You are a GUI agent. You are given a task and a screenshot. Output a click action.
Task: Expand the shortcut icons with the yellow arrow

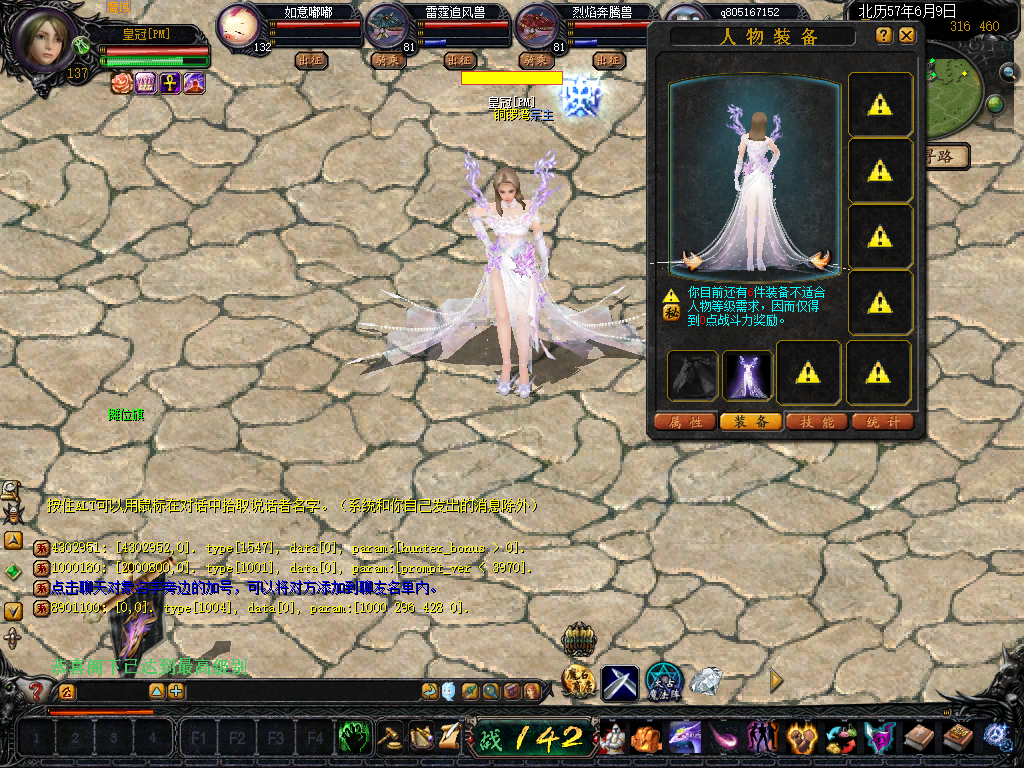pyautogui.click(x=776, y=681)
